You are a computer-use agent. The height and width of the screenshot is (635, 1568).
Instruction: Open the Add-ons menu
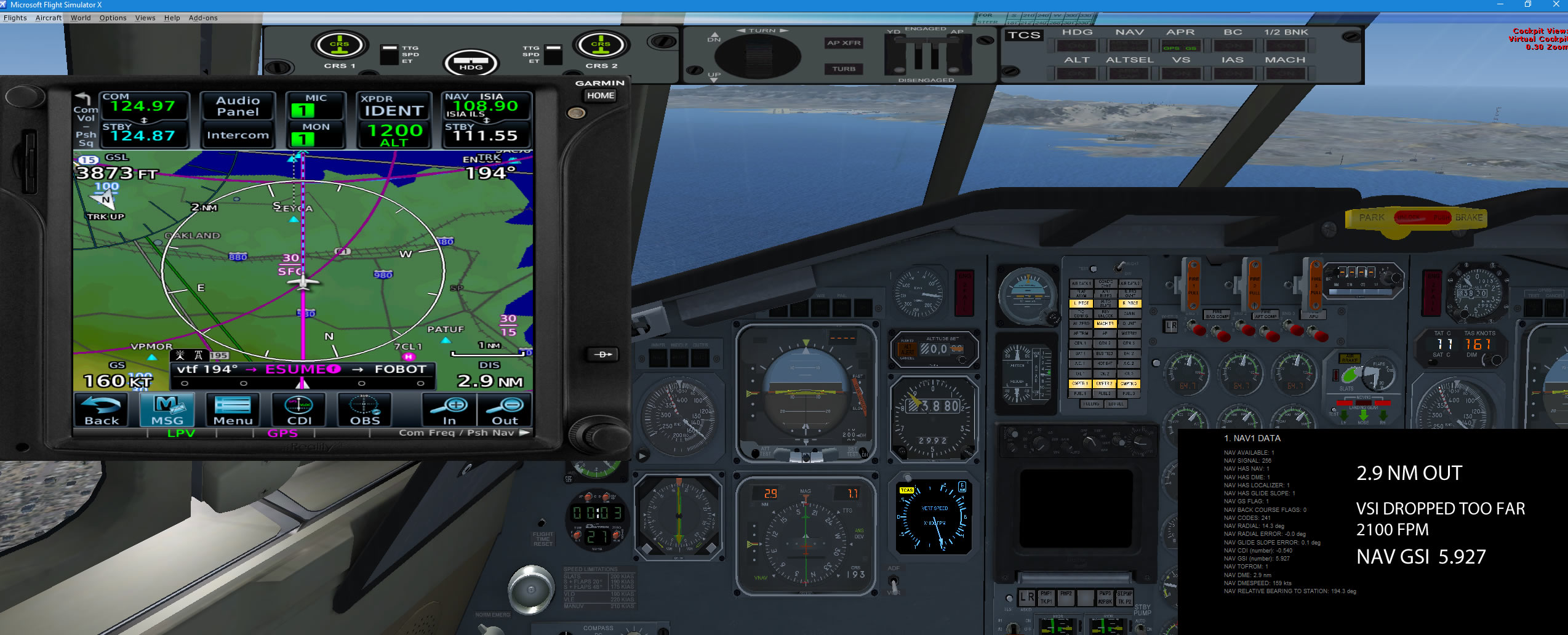tap(203, 18)
